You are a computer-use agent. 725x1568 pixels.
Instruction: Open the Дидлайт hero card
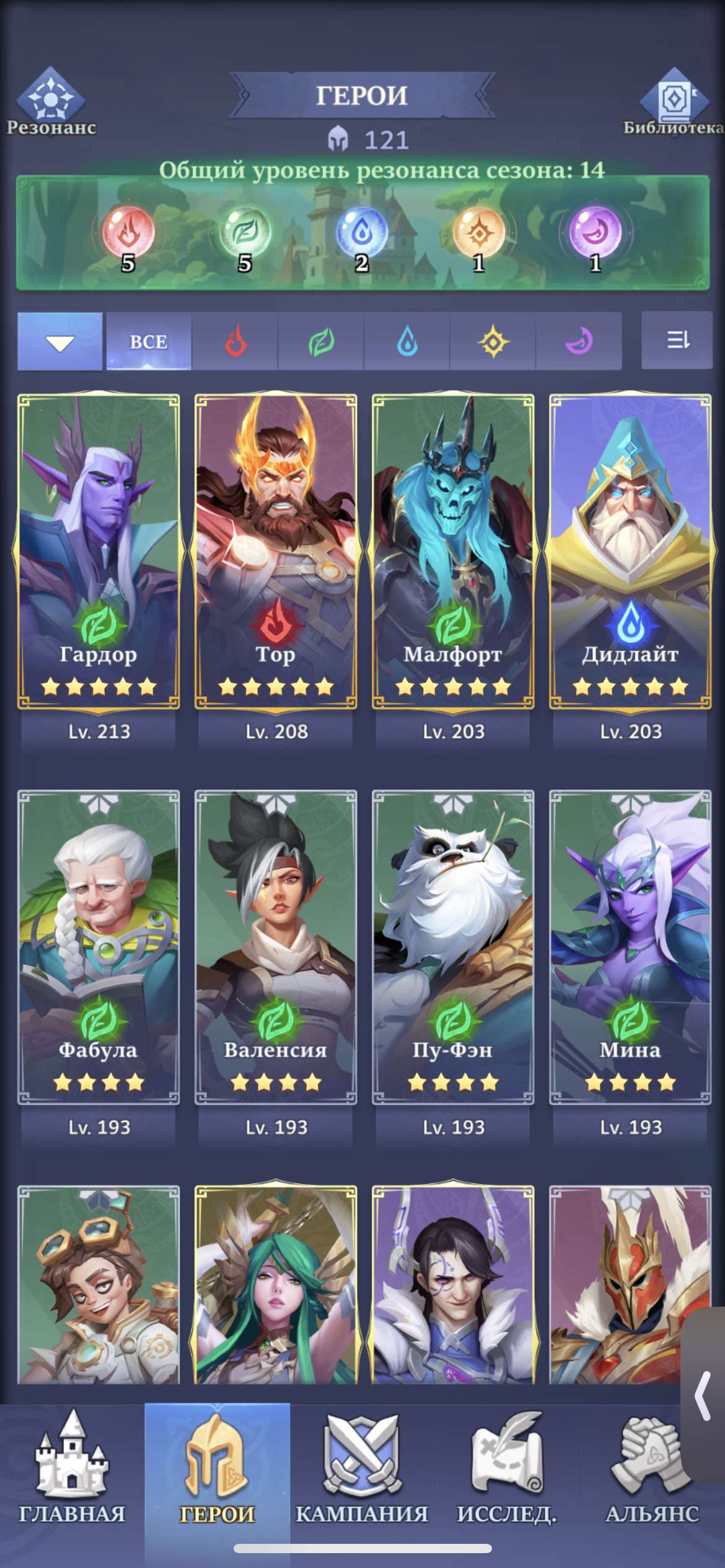[630, 551]
